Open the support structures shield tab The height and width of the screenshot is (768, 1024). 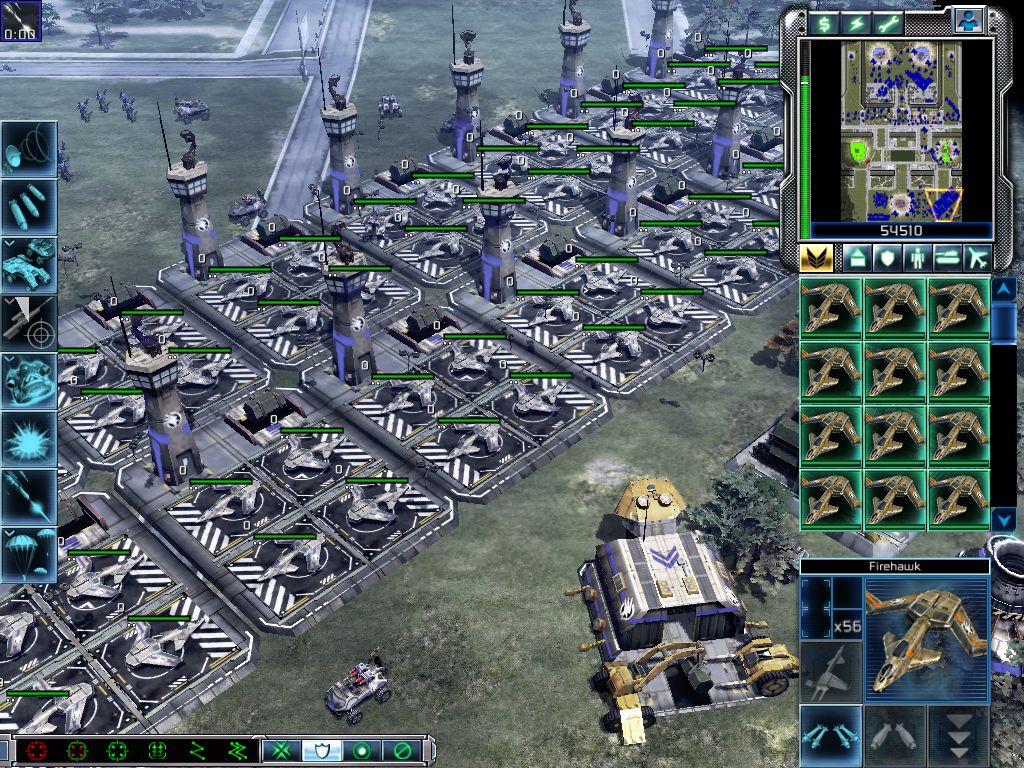(x=887, y=258)
